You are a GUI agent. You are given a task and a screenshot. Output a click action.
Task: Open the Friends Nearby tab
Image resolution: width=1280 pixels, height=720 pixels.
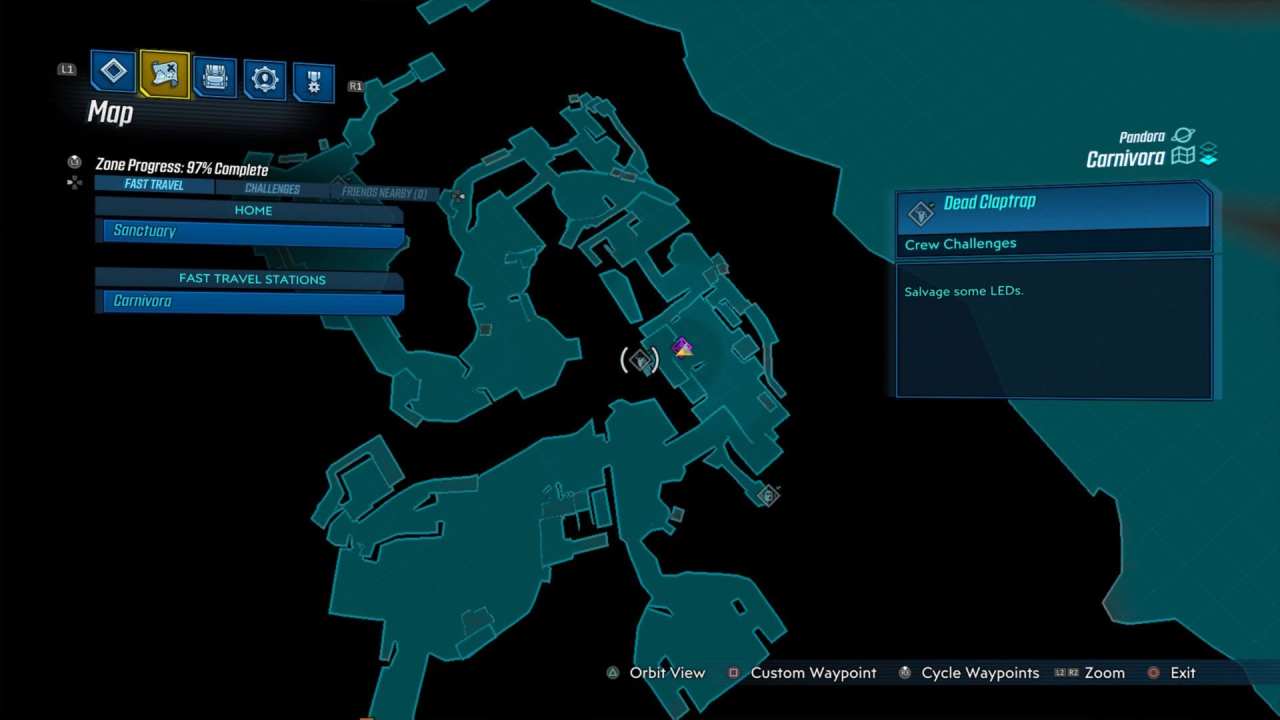[384, 192]
